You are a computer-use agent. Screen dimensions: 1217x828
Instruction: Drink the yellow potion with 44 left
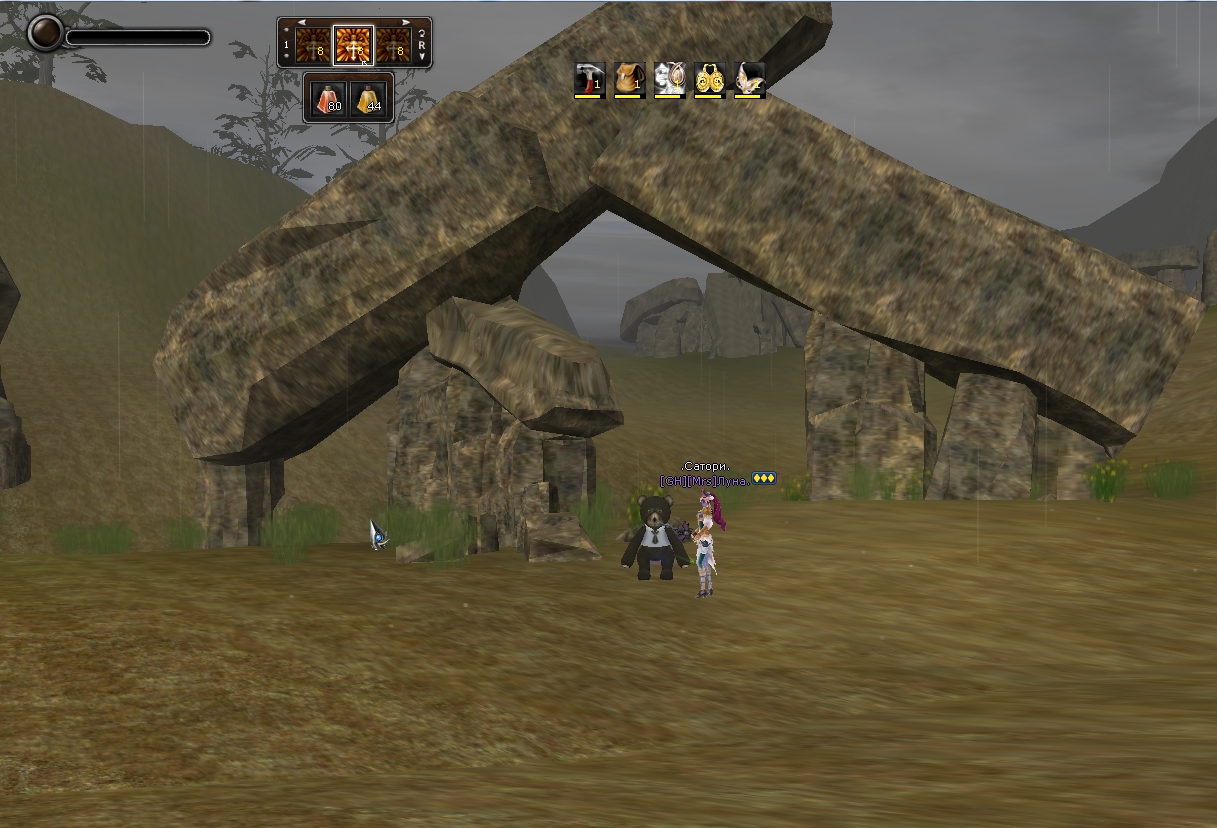[x=368, y=99]
